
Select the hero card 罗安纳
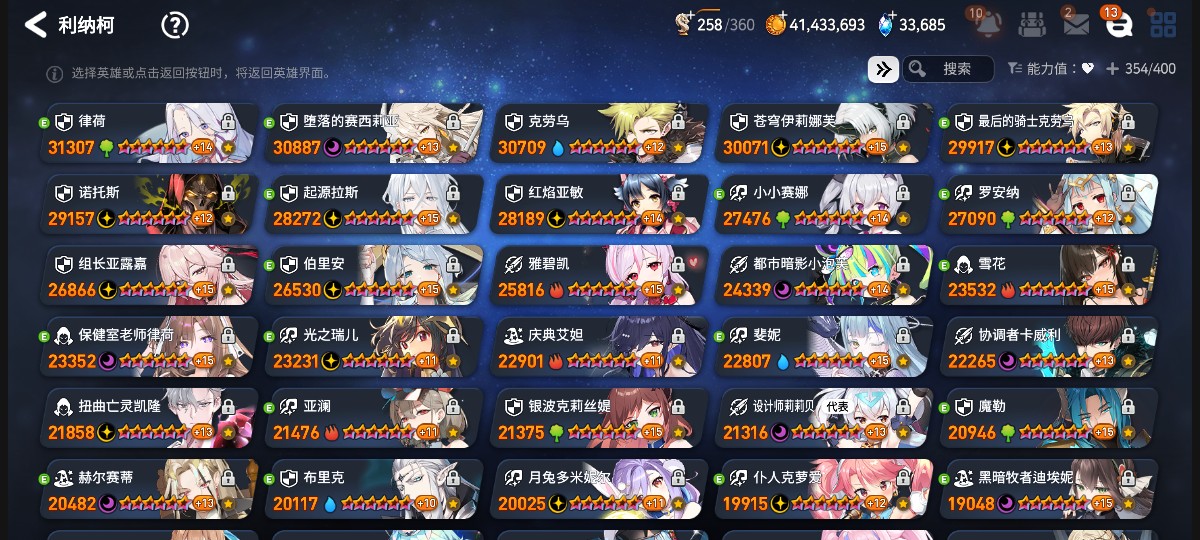(x=1048, y=205)
